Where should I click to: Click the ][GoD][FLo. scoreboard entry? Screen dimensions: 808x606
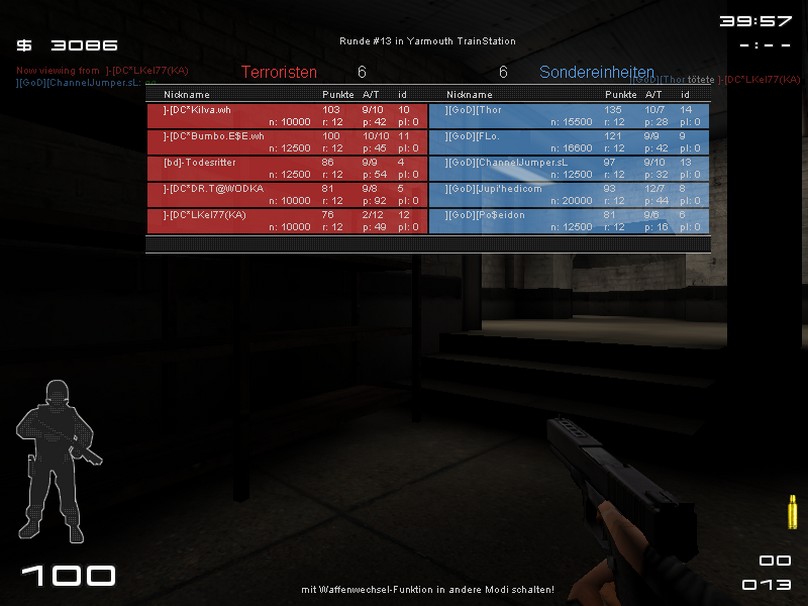(569, 141)
